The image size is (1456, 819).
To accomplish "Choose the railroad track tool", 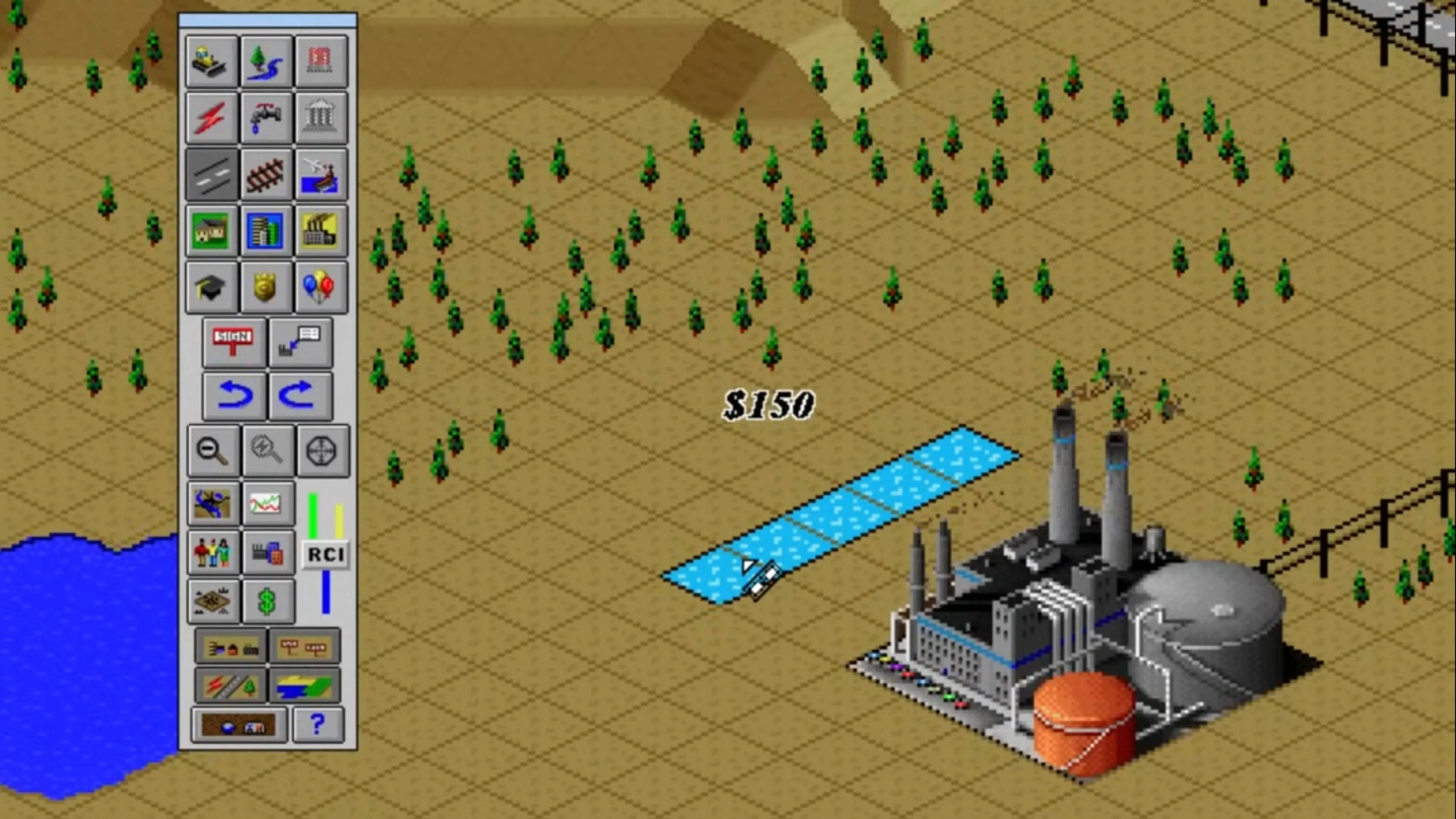I will point(266,174).
